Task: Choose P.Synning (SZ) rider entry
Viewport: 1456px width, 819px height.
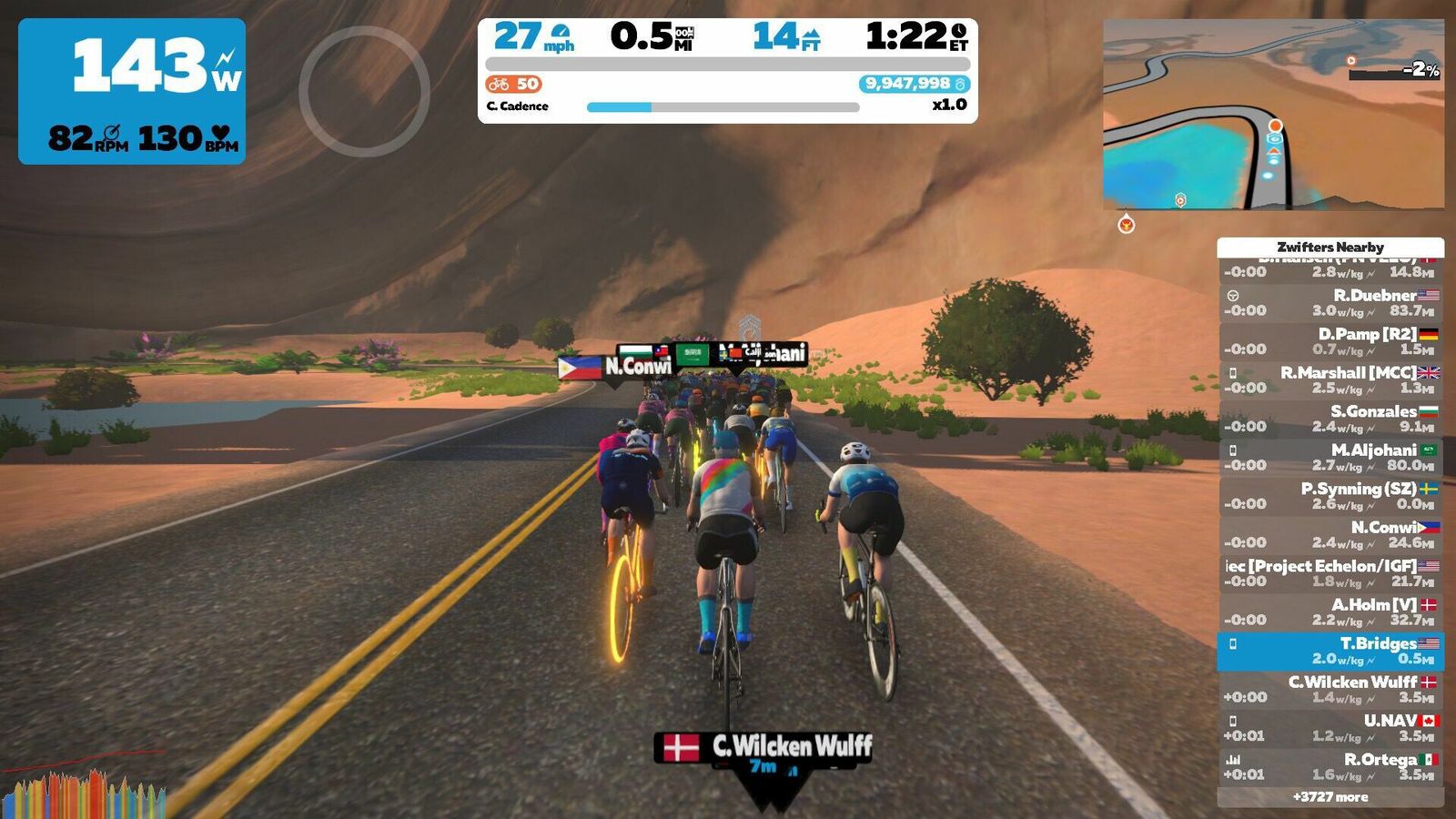Action: 1330,496
